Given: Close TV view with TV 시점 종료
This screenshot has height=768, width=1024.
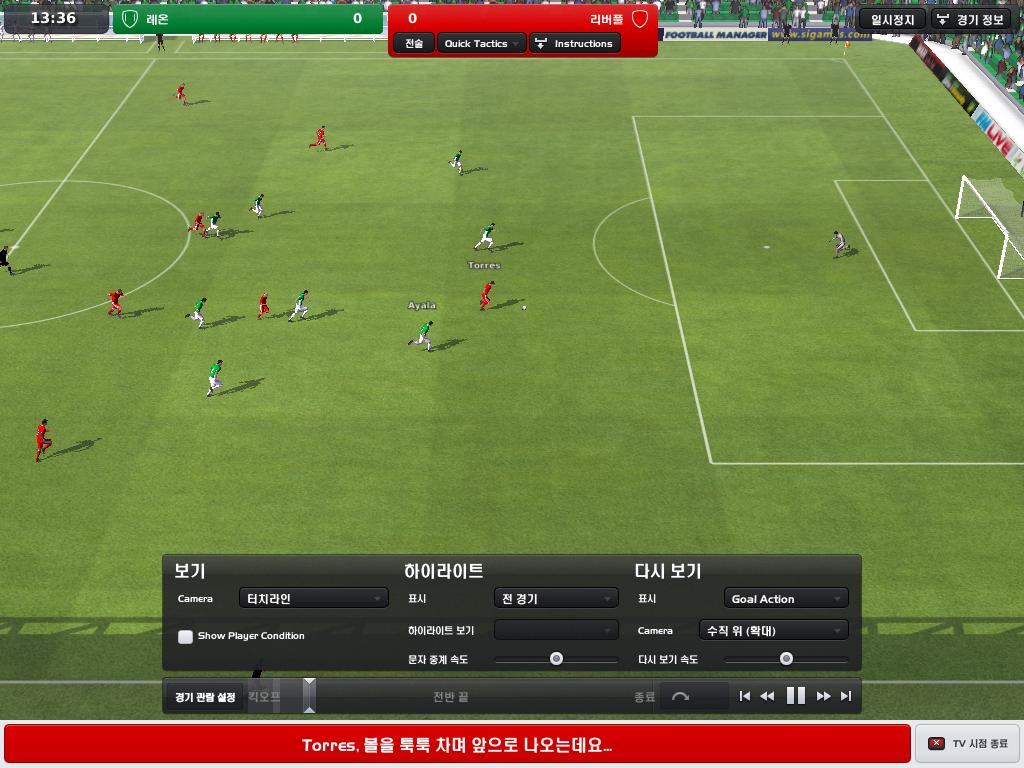Looking at the screenshot, I should point(967,743).
